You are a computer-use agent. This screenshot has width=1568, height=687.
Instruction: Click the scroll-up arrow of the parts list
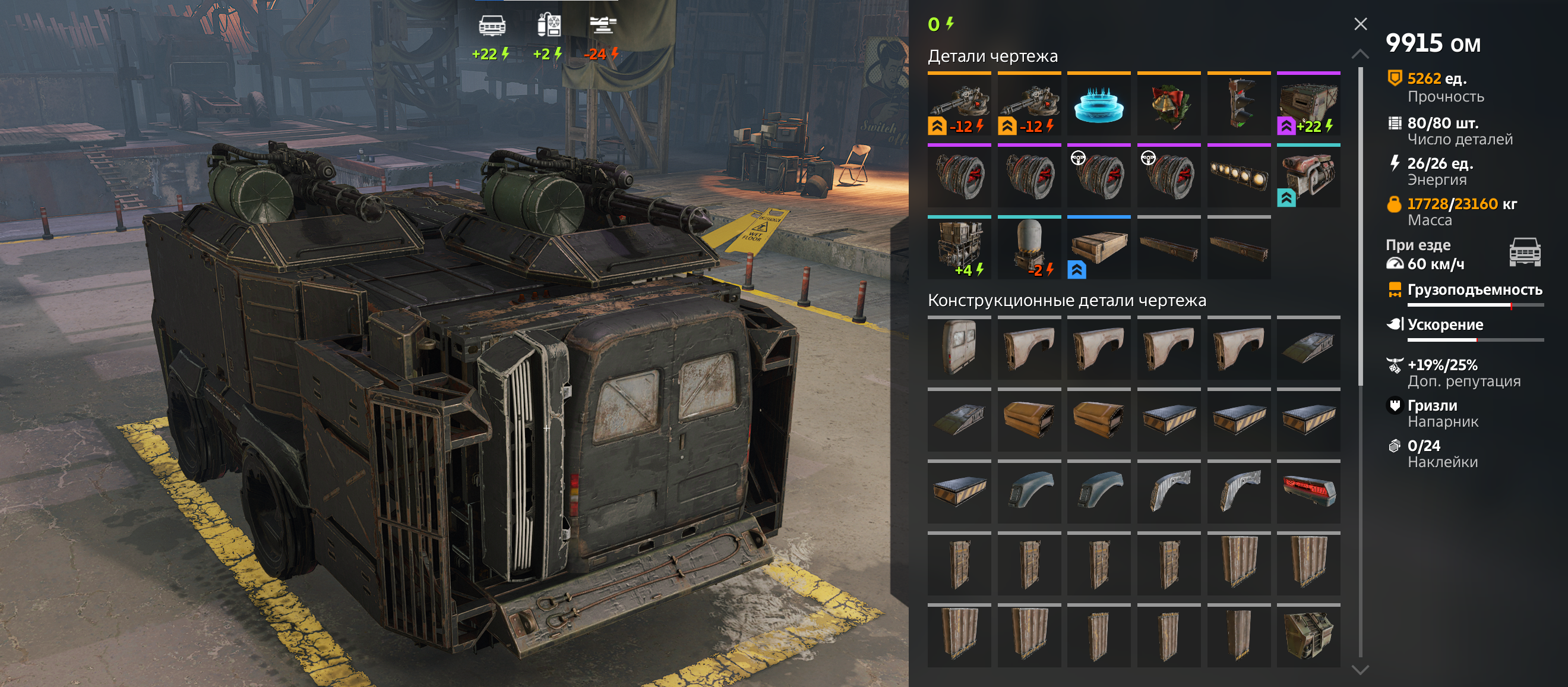tap(1360, 54)
